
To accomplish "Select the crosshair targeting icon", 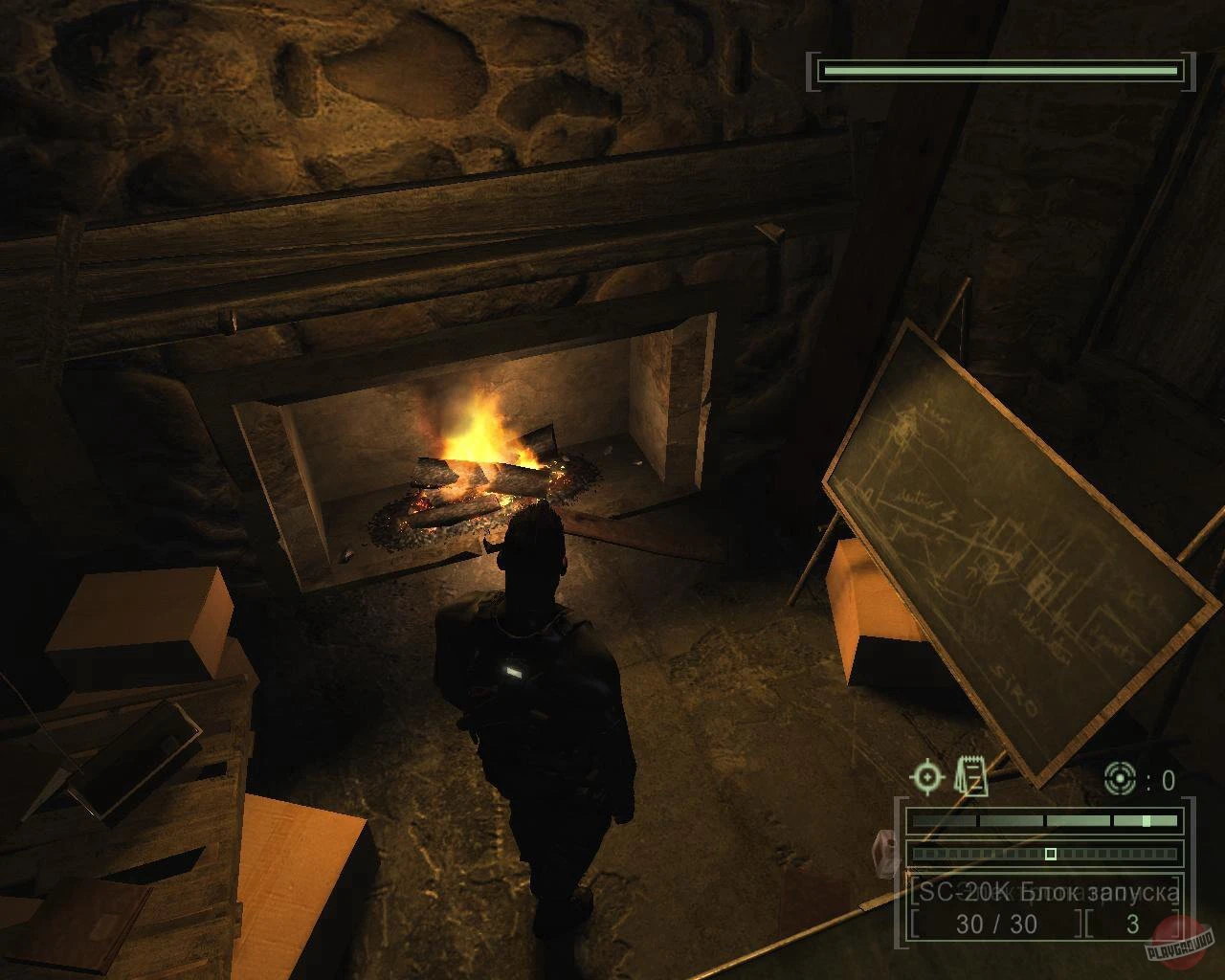I will pos(927,778).
